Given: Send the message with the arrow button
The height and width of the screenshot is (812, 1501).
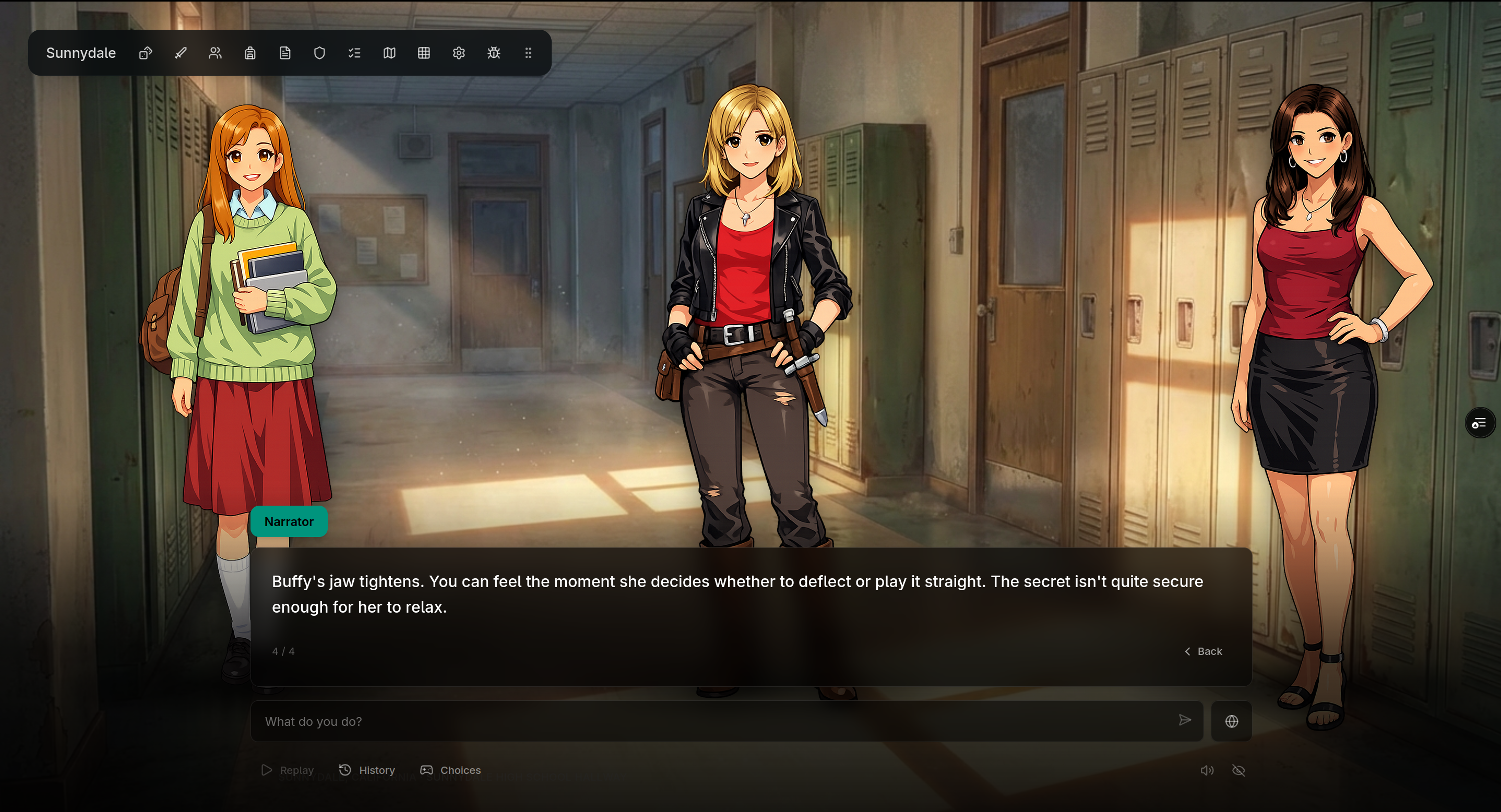Looking at the screenshot, I should 1185,721.
